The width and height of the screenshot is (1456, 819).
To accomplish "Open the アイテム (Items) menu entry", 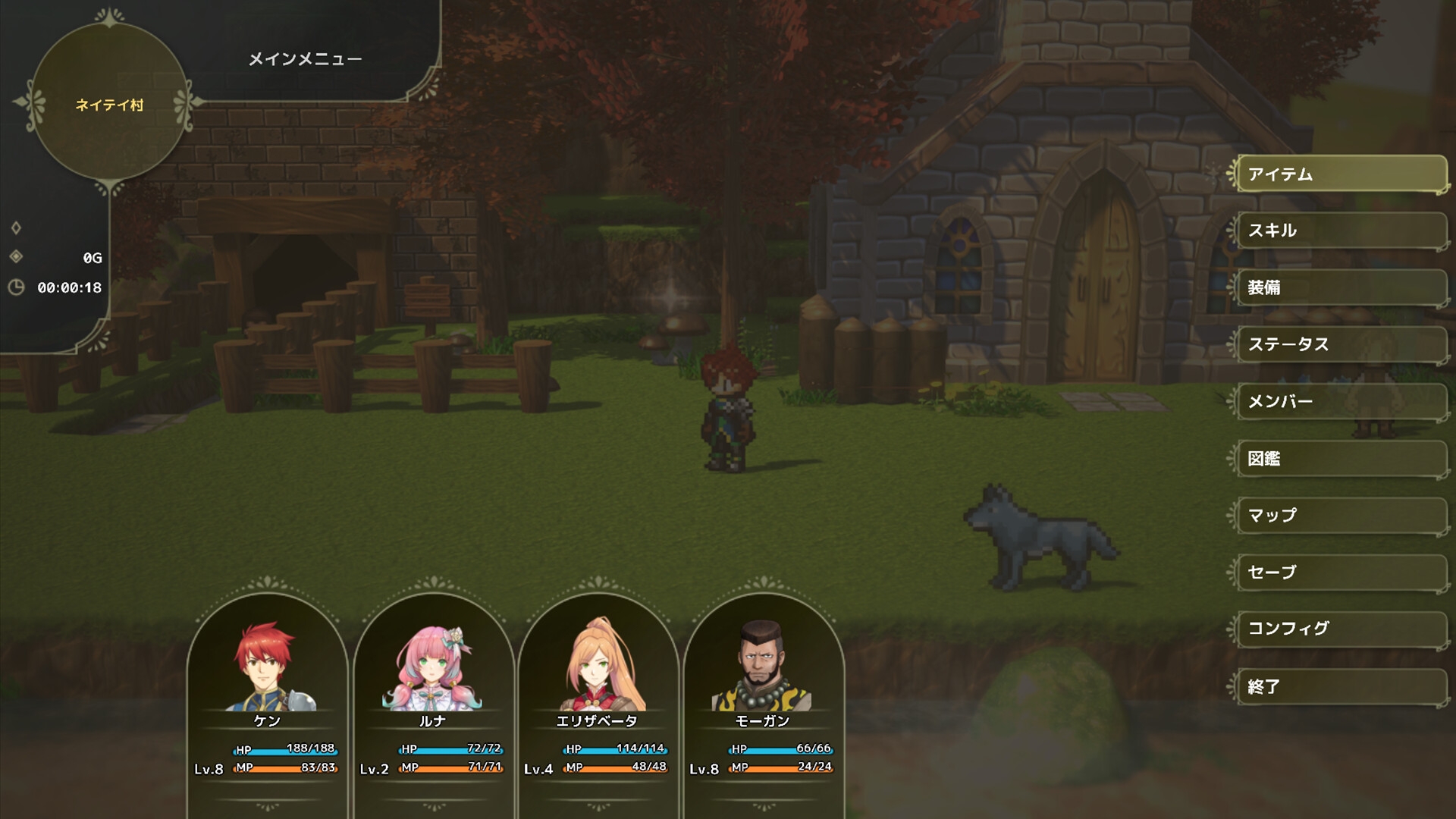I will (x=1339, y=174).
